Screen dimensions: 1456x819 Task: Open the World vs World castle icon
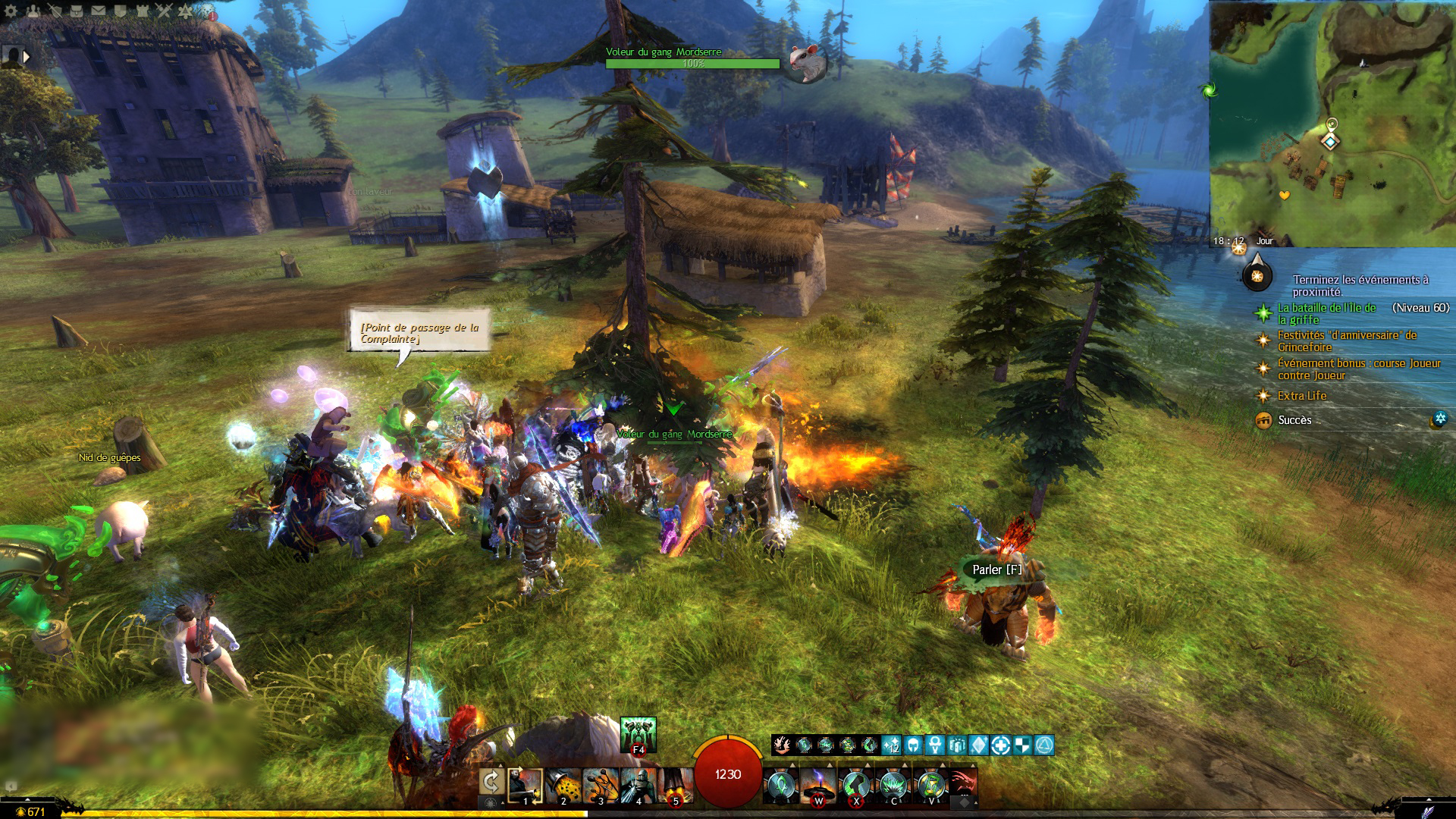[x=143, y=11]
